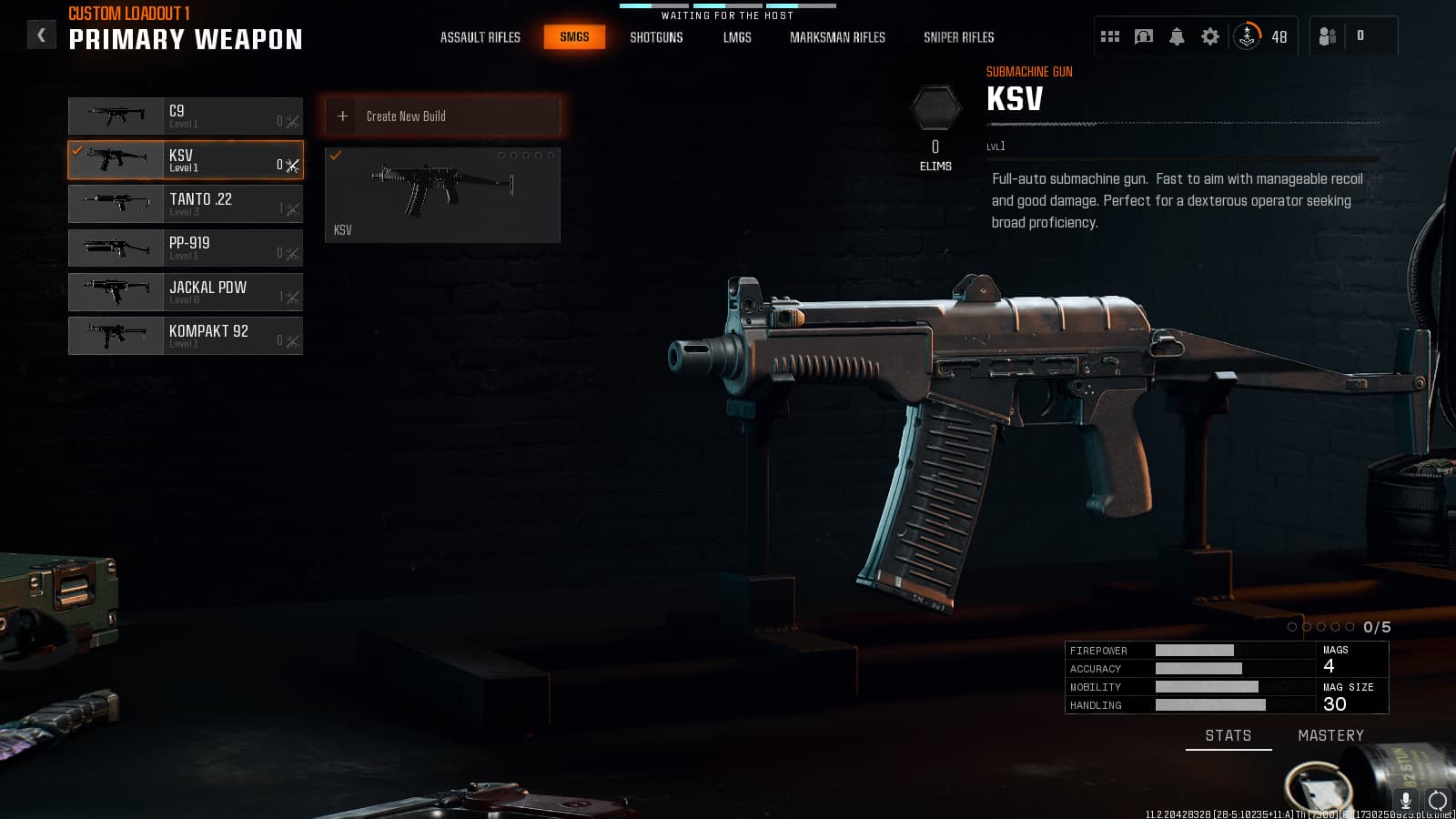Select the SMGs tab
Screen dimensions: 1456x819
click(574, 37)
